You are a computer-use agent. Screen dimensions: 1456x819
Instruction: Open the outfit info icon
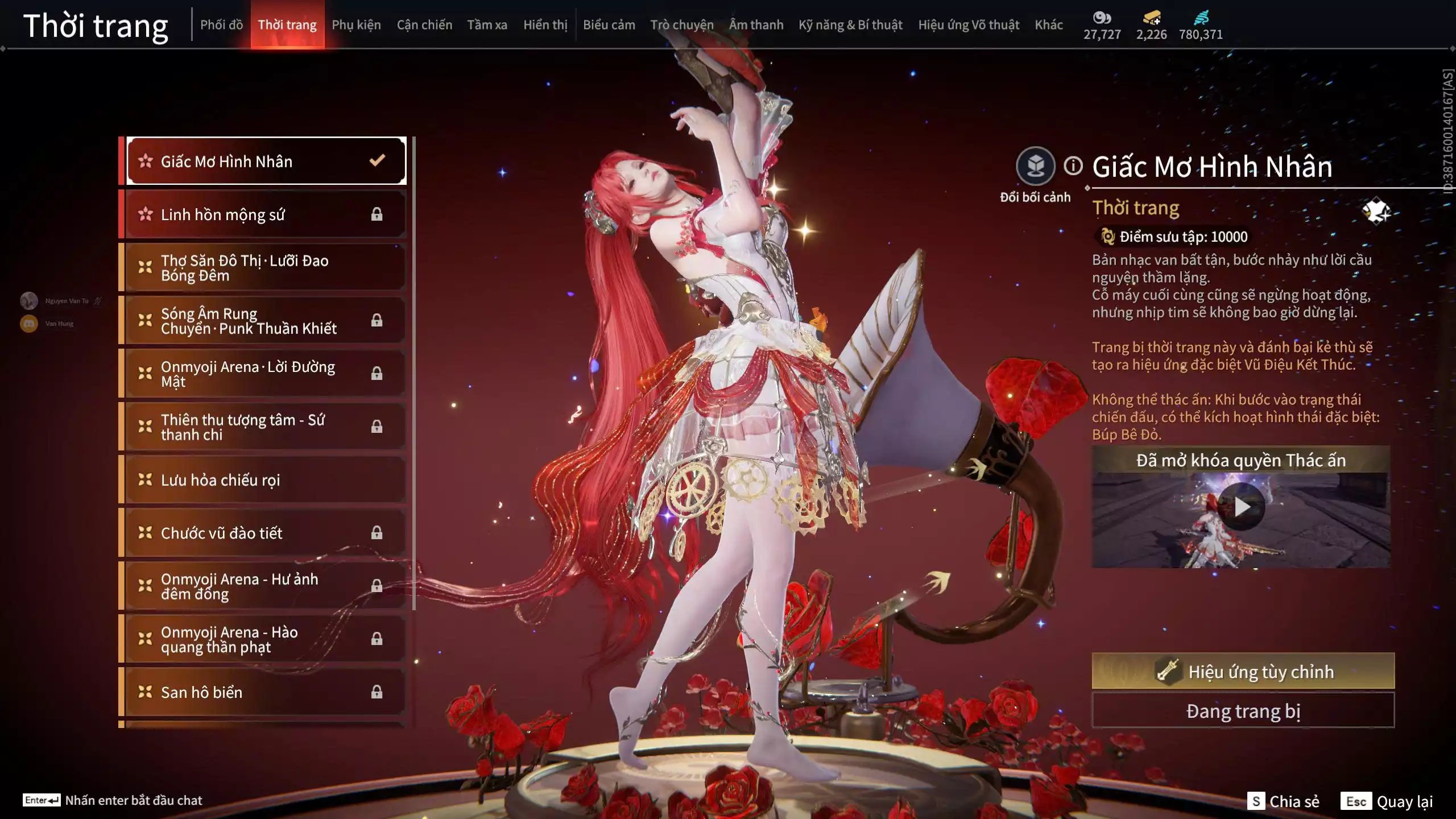(1073, 166)
